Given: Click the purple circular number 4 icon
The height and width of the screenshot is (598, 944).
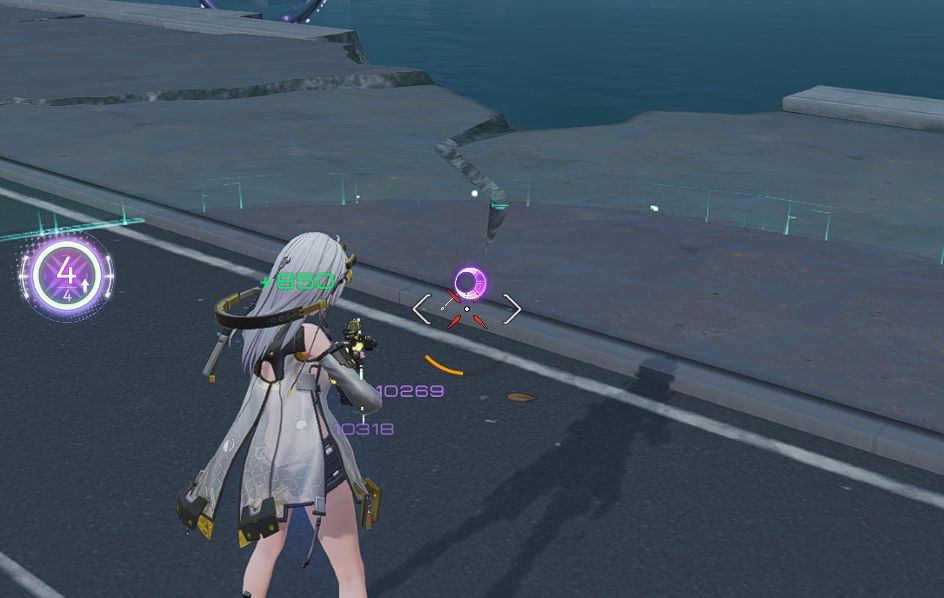Looking at the screenshot, I should click(67, 275).
